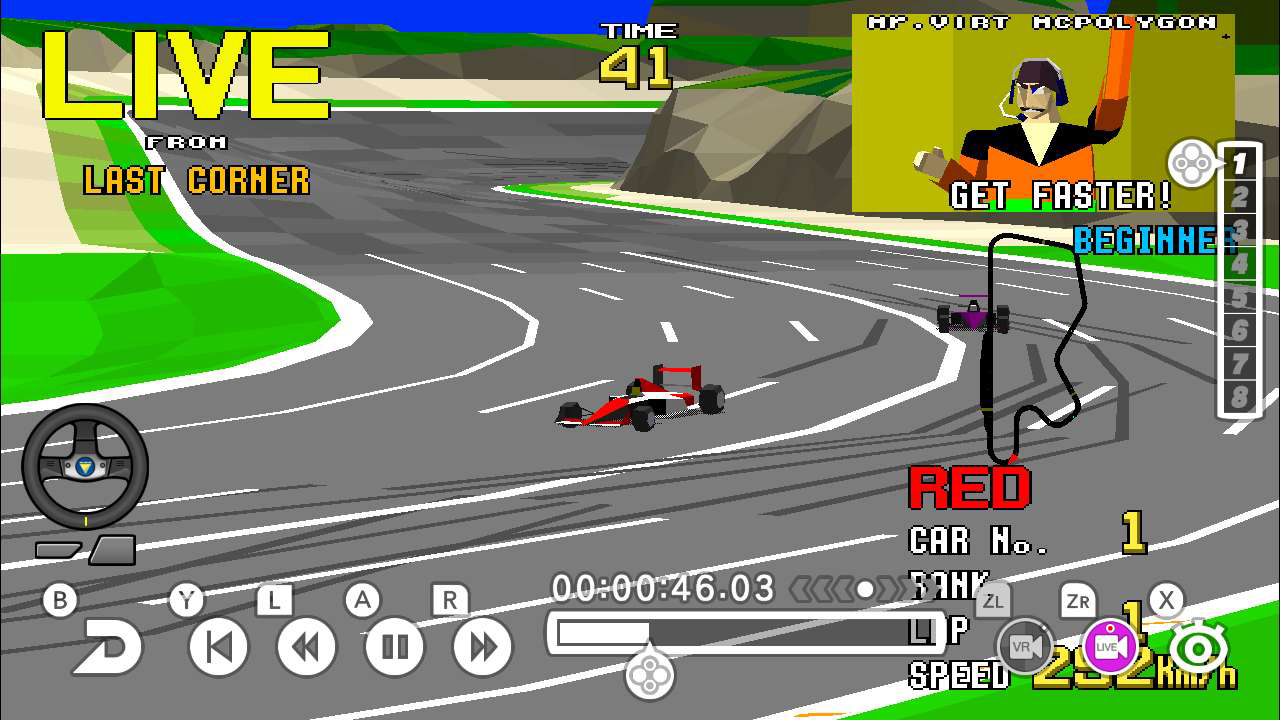Screen dimensions: 1280x720
Task: Click the rewind-to-start playback icon
Action: (217, 645)
